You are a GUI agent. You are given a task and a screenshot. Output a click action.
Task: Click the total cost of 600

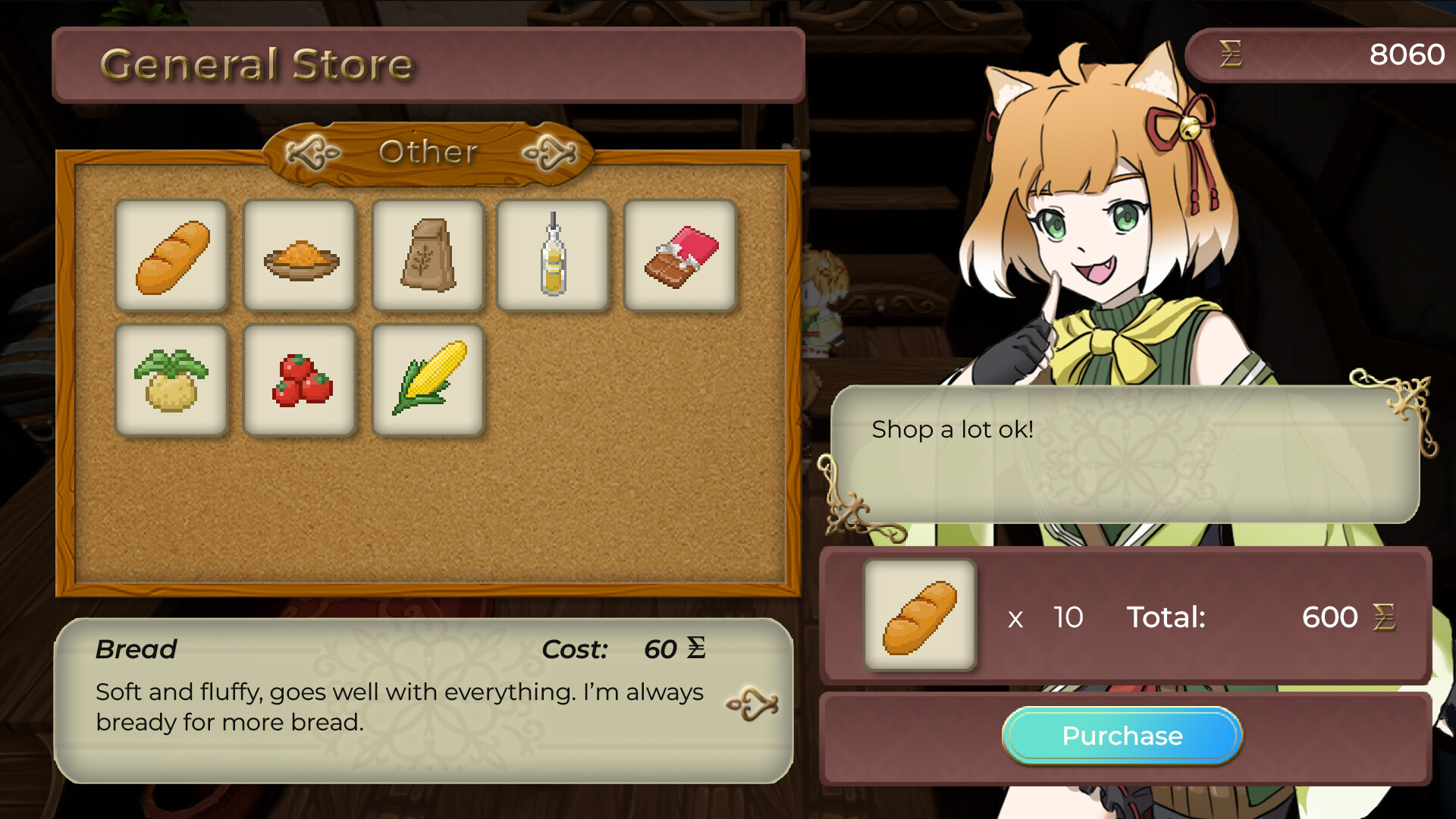click(1329, 618)
